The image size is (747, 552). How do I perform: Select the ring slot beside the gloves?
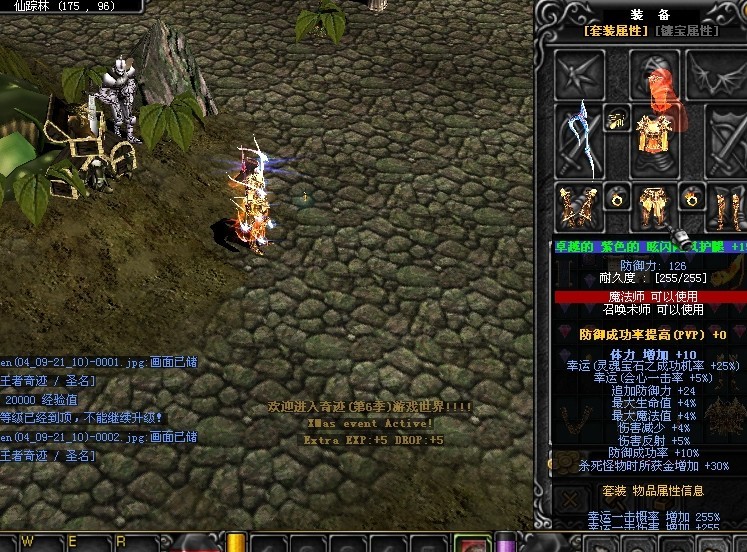tap(617, 197)
